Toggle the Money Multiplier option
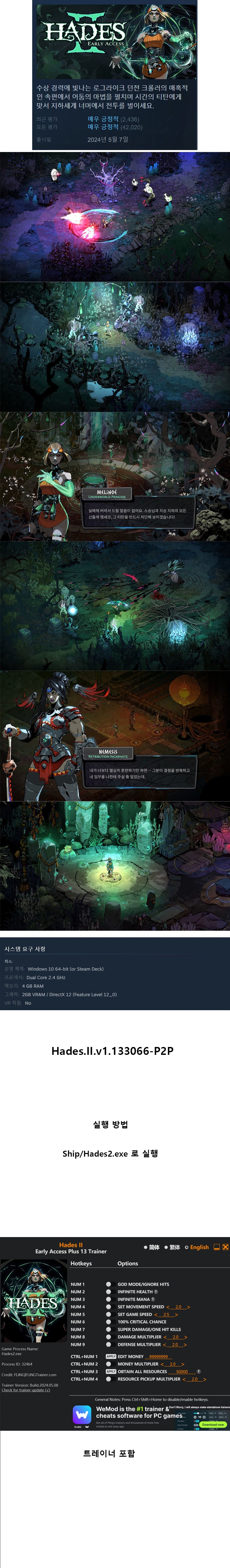 coord(108,1364)
